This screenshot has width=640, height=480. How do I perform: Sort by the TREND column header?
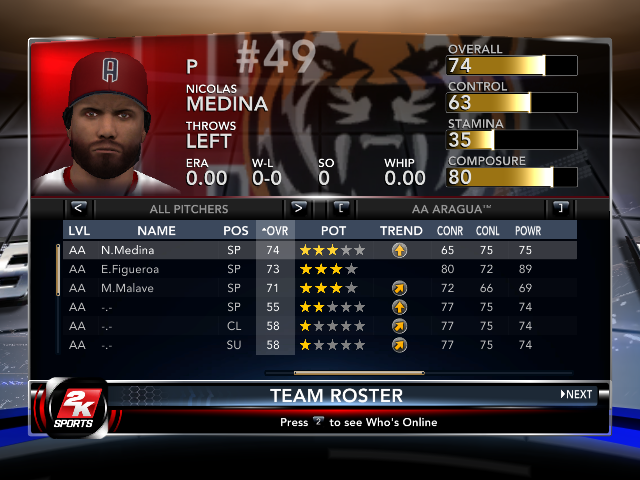[400, 231]
